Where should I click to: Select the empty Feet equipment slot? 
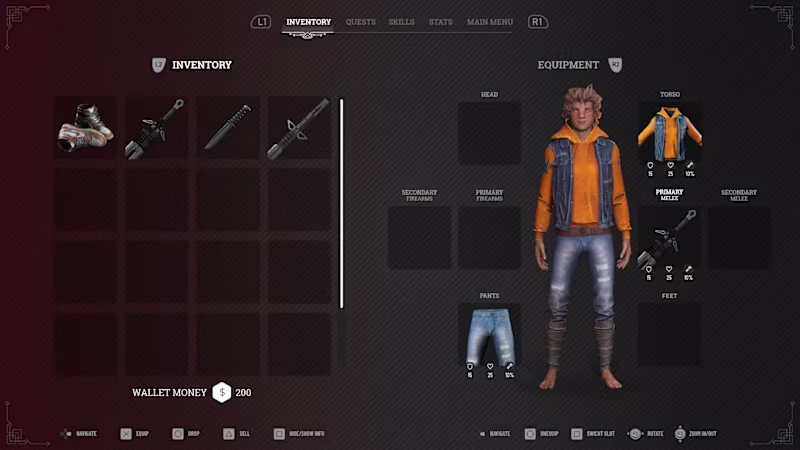[670, 336]
